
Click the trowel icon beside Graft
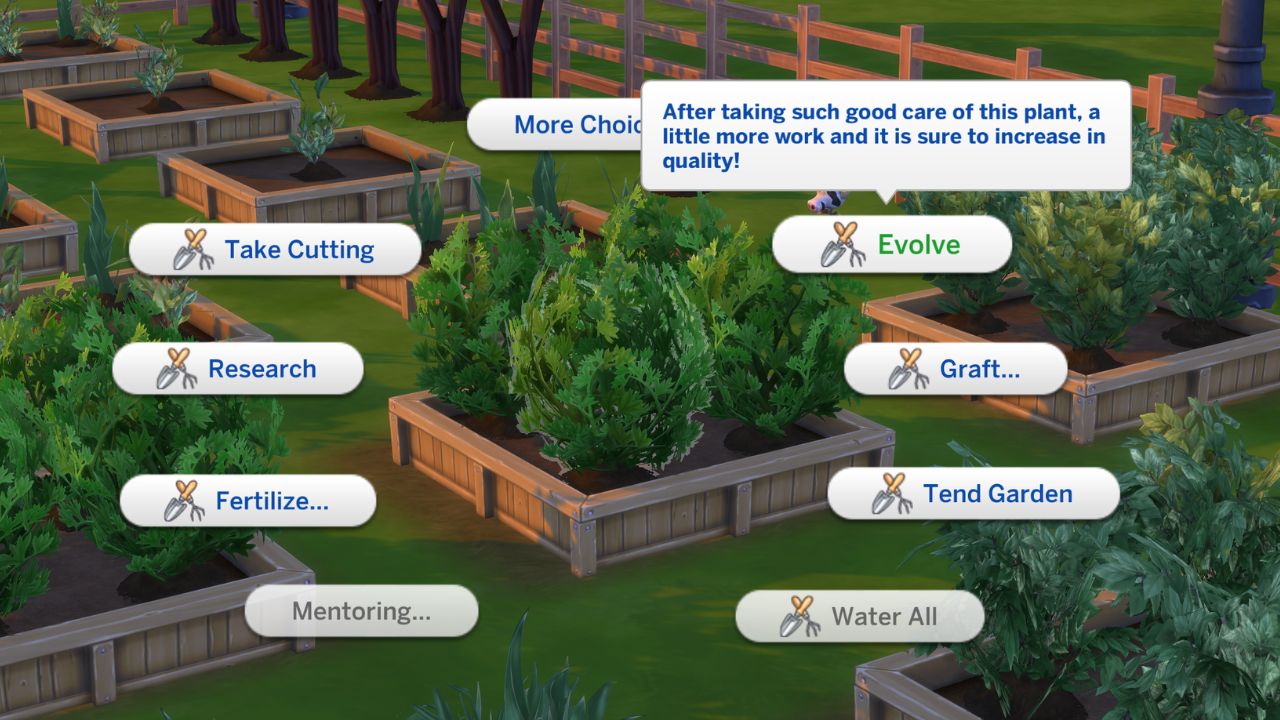pos(907,368)
